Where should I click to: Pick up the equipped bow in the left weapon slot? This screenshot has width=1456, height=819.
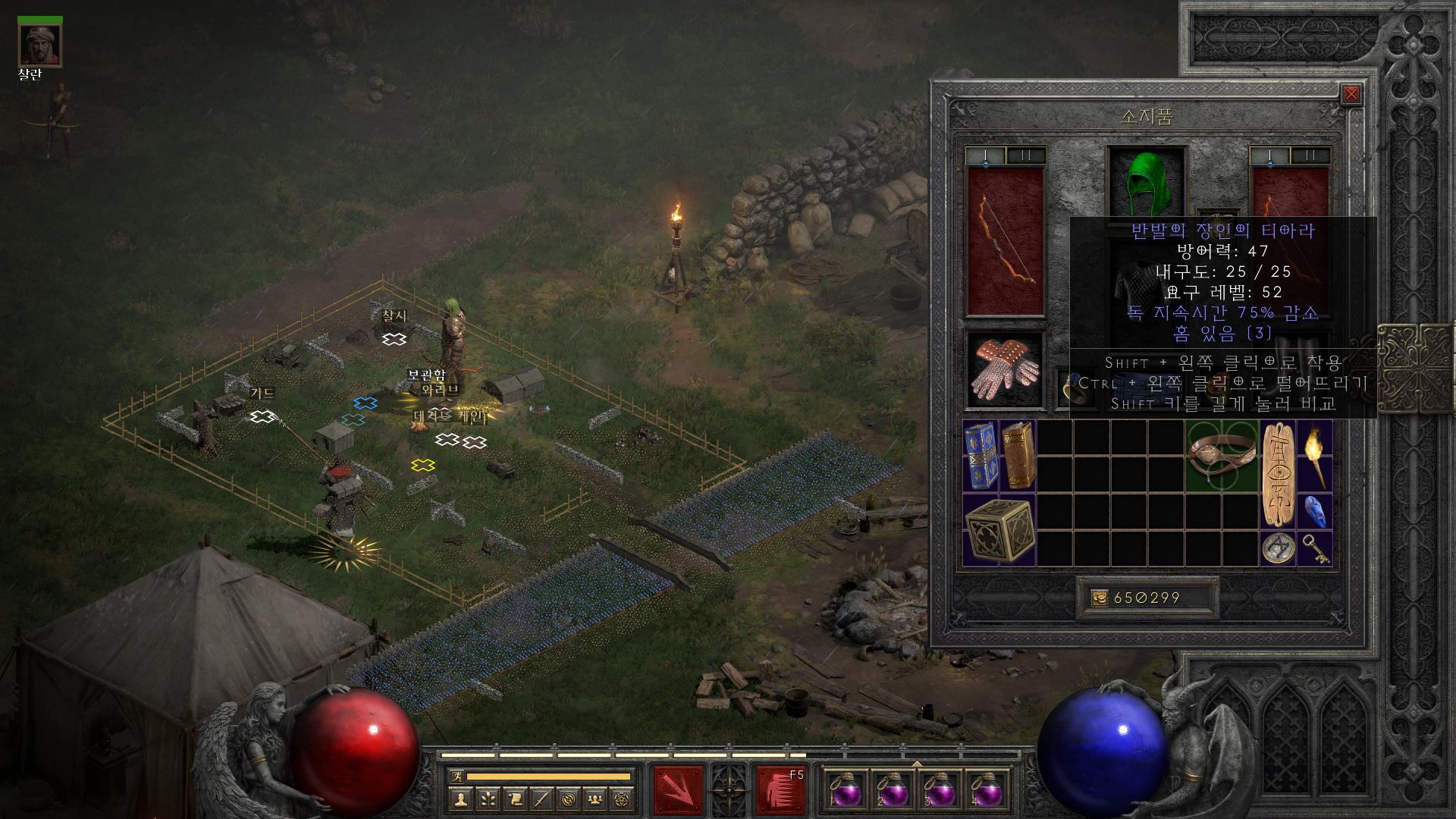(x=1005, y=241)
